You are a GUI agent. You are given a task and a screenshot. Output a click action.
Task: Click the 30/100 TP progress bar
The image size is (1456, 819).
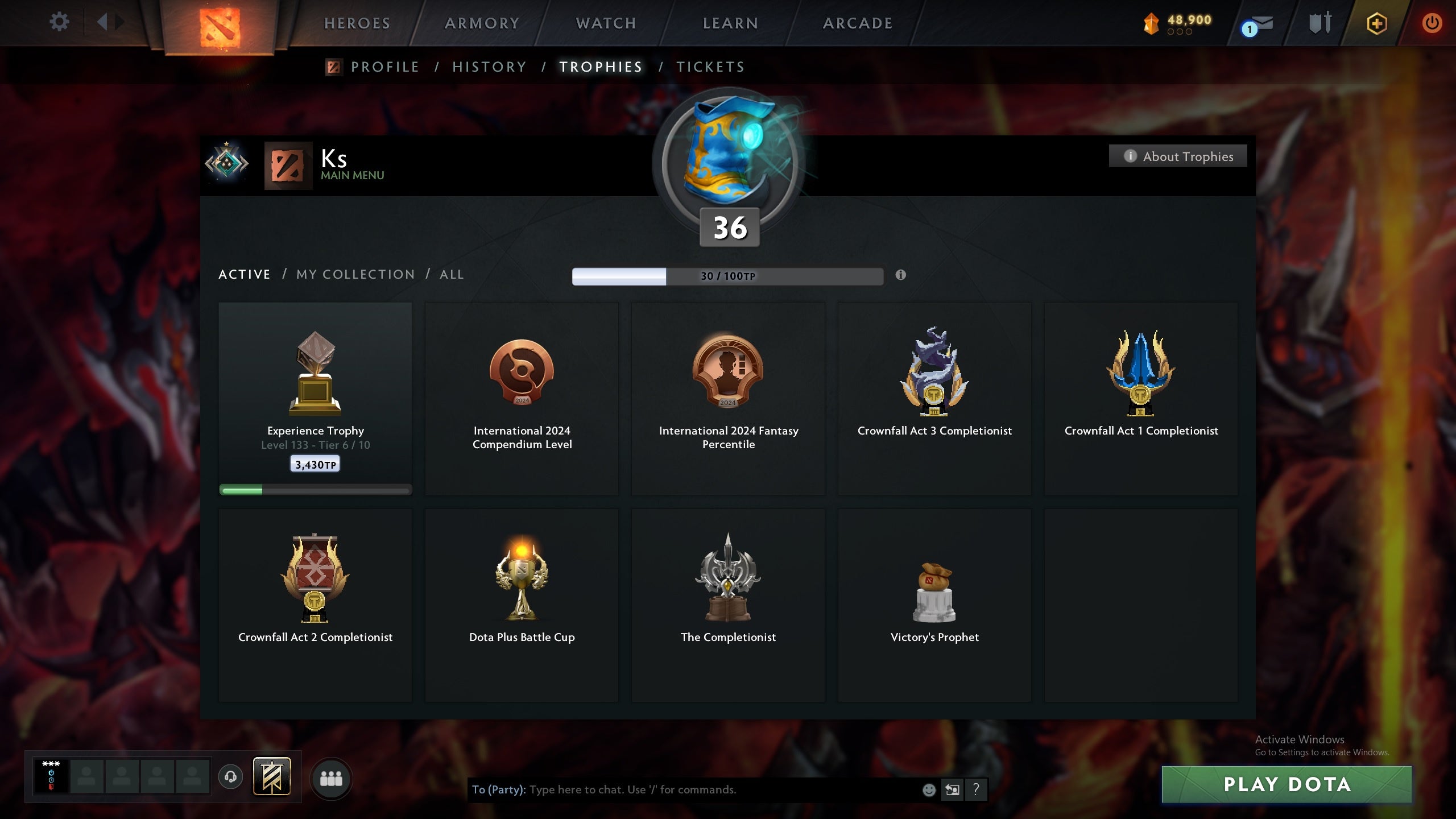pos(727,276)
